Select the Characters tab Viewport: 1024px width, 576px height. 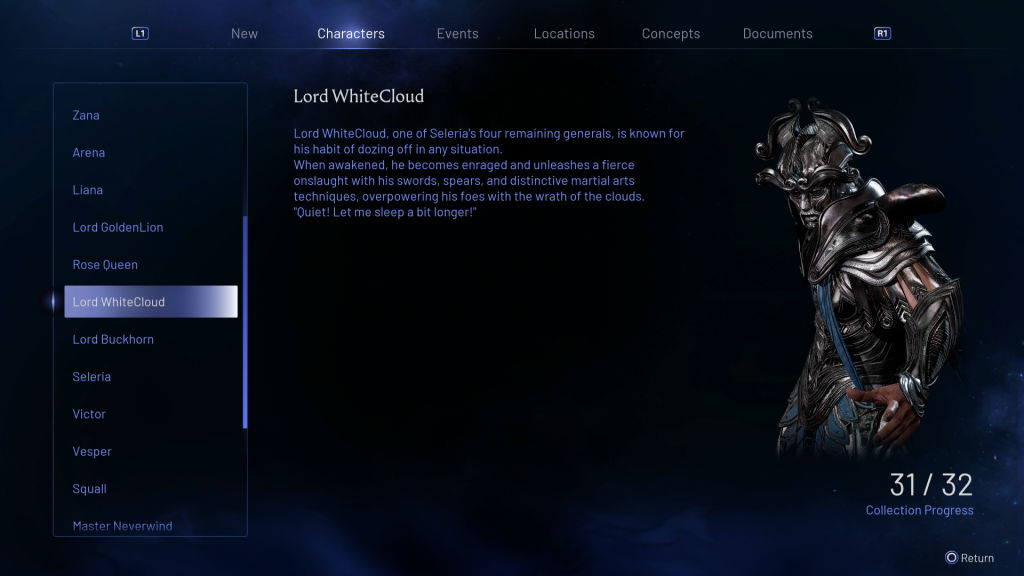click(351, 33)
